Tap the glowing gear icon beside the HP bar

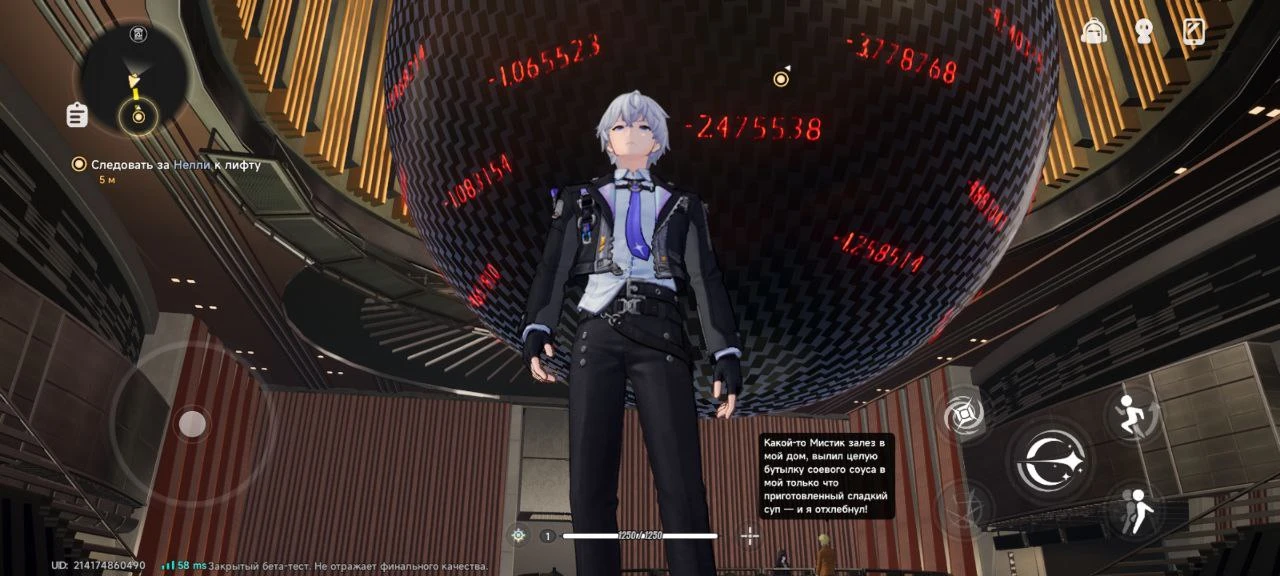[518, 536]
